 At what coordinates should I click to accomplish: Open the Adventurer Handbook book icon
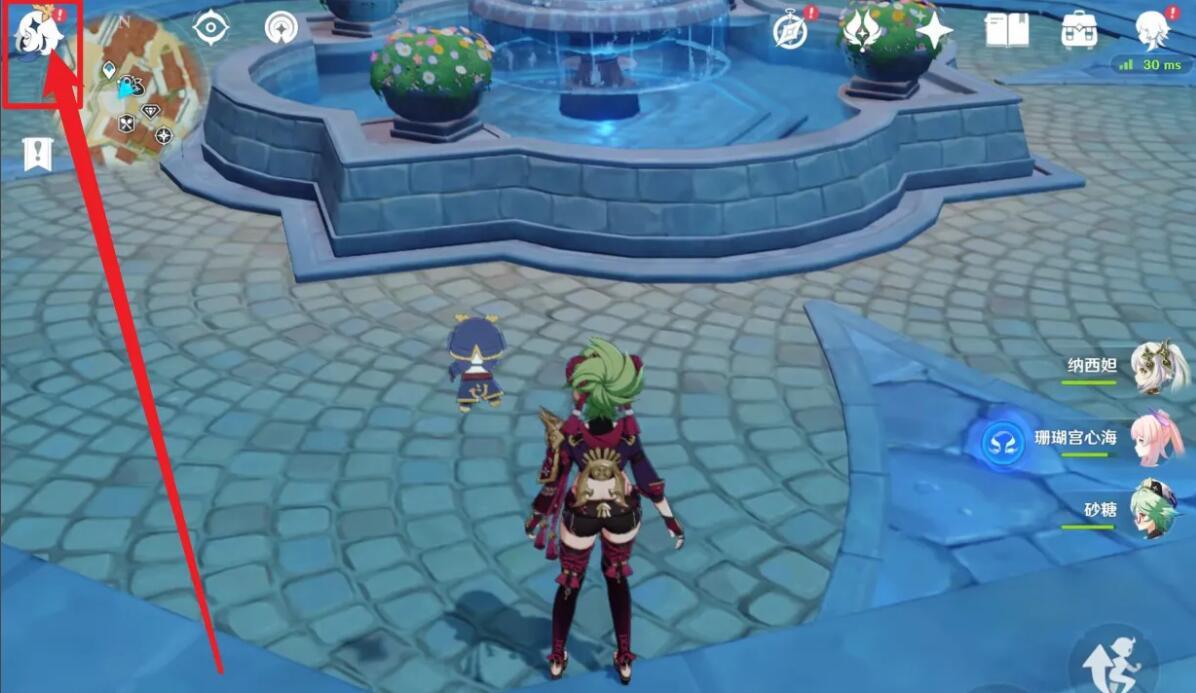[x=1006, y=31]
